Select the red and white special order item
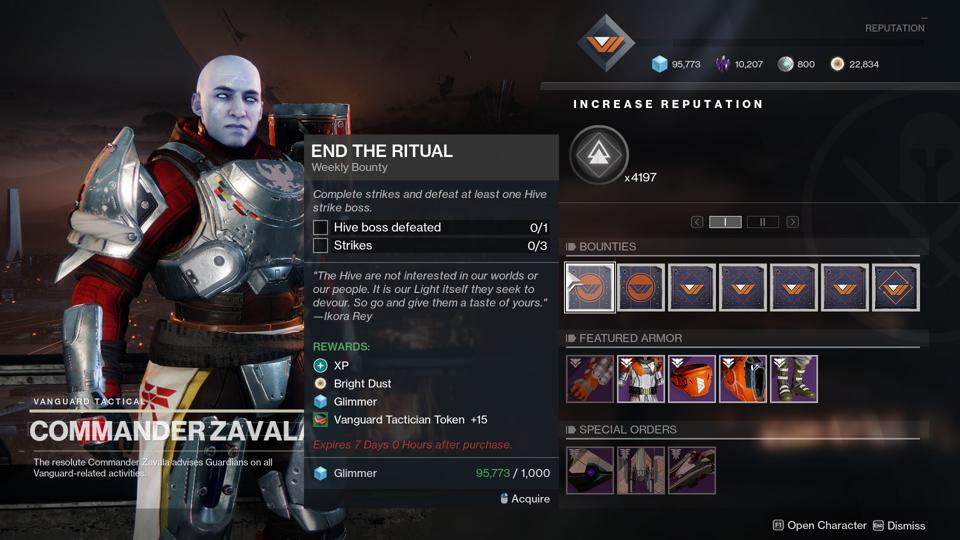Viewport: 960px width, 540px height. click(691, 470)
